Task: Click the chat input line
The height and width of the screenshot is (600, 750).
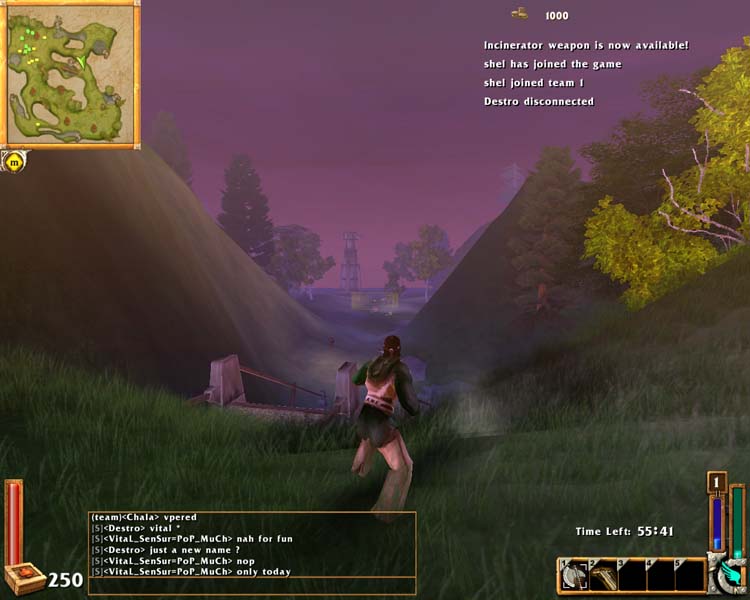Action: tap(252, 587)
